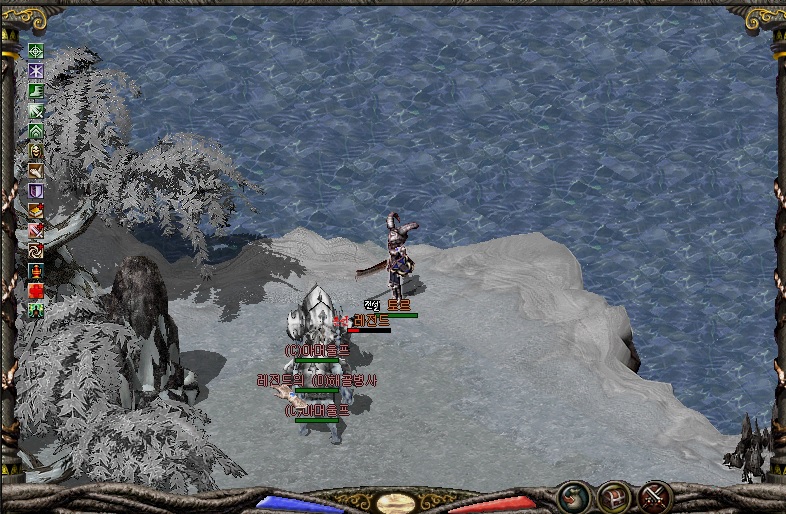Choose the white swirl vortex skill icon

click(36, 250)
